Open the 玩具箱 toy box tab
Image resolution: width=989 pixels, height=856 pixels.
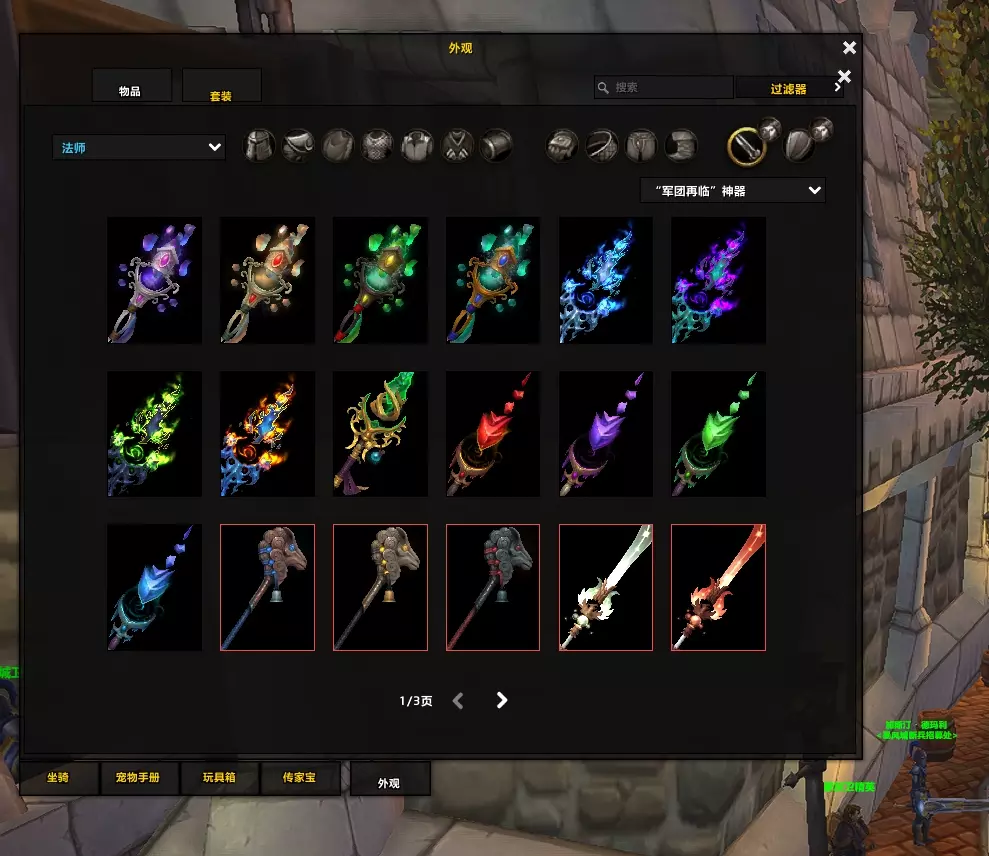[x=219, y=778]
